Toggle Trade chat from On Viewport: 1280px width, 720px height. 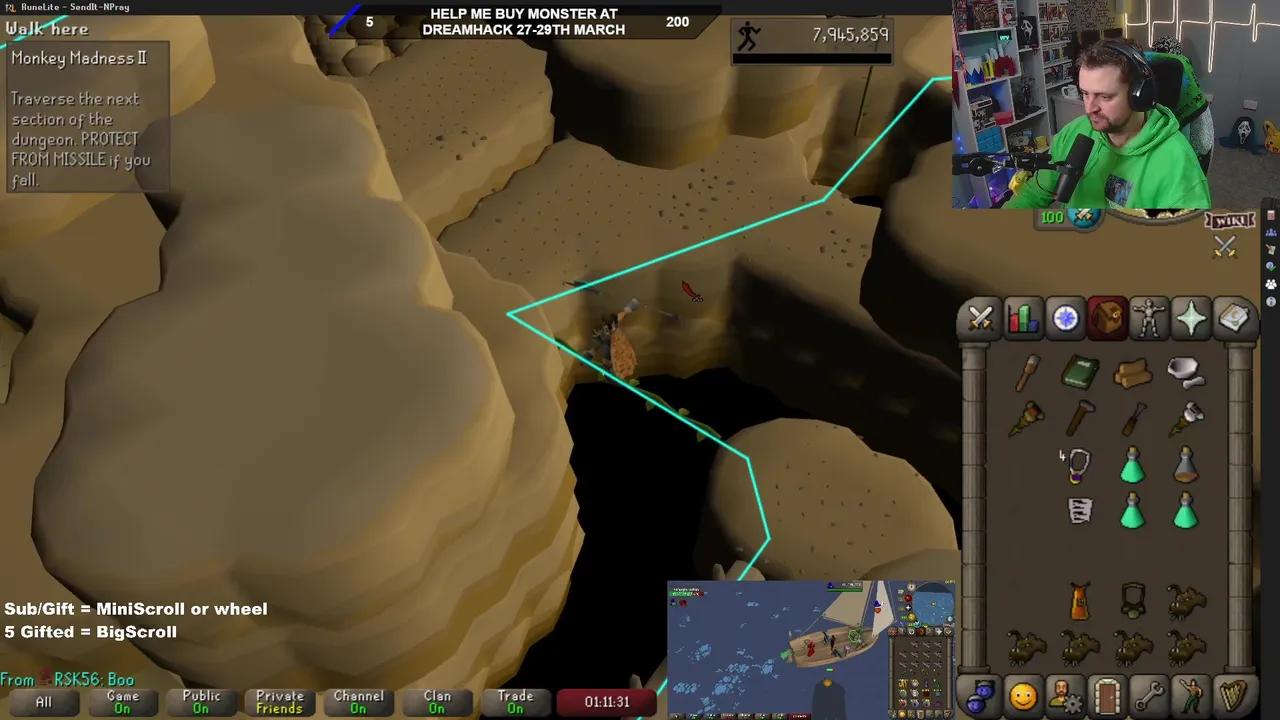coord(515,701)
